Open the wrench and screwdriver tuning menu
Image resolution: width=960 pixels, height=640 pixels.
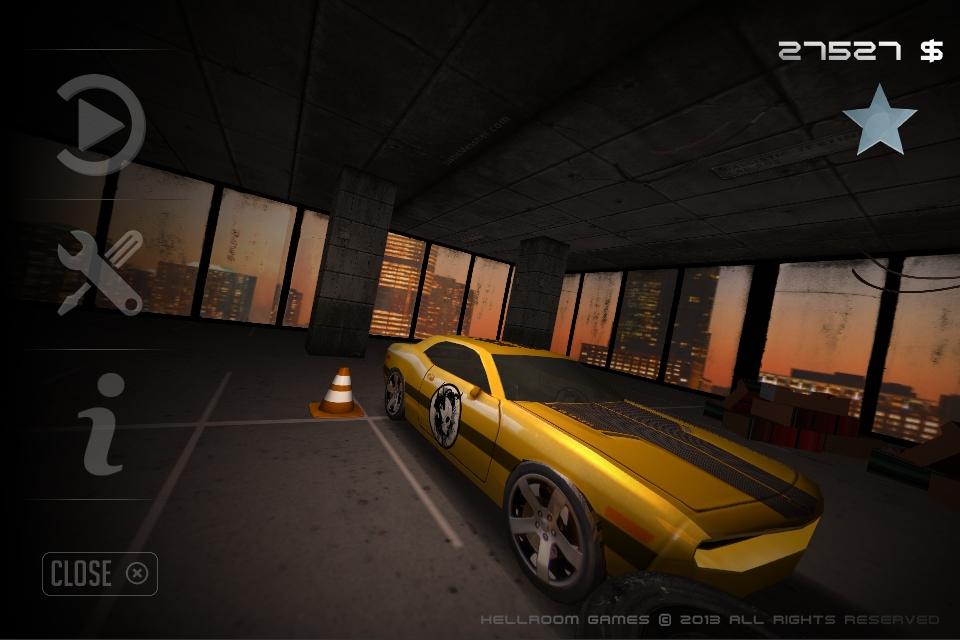point(100,272)
